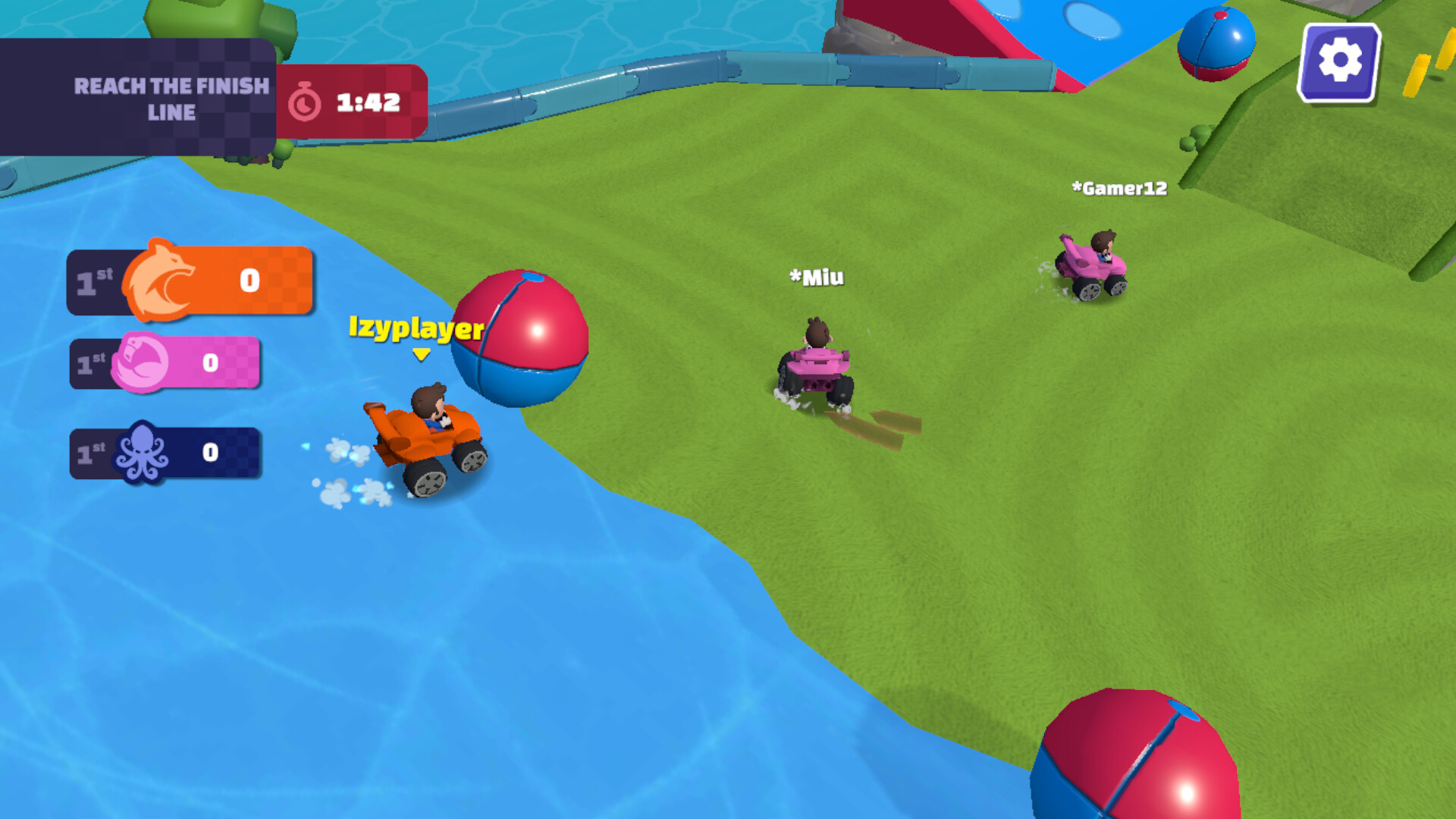
Task: Click the coin icons near the top right
Action: pyautogui.click(x=1432, y=64)
